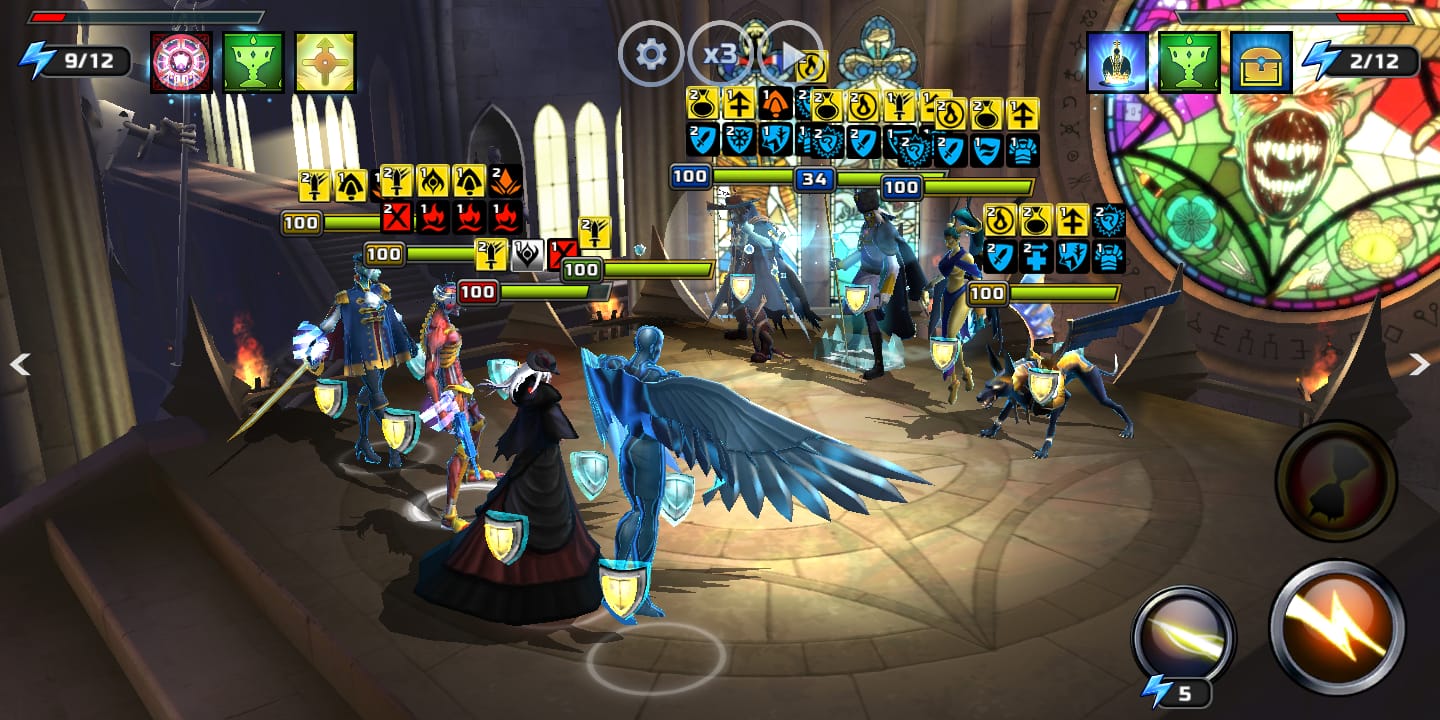The width and height of the screenshot is (1440, 720).
Task: Inspect the player's green chalice icon
Action: coord(254,62)
